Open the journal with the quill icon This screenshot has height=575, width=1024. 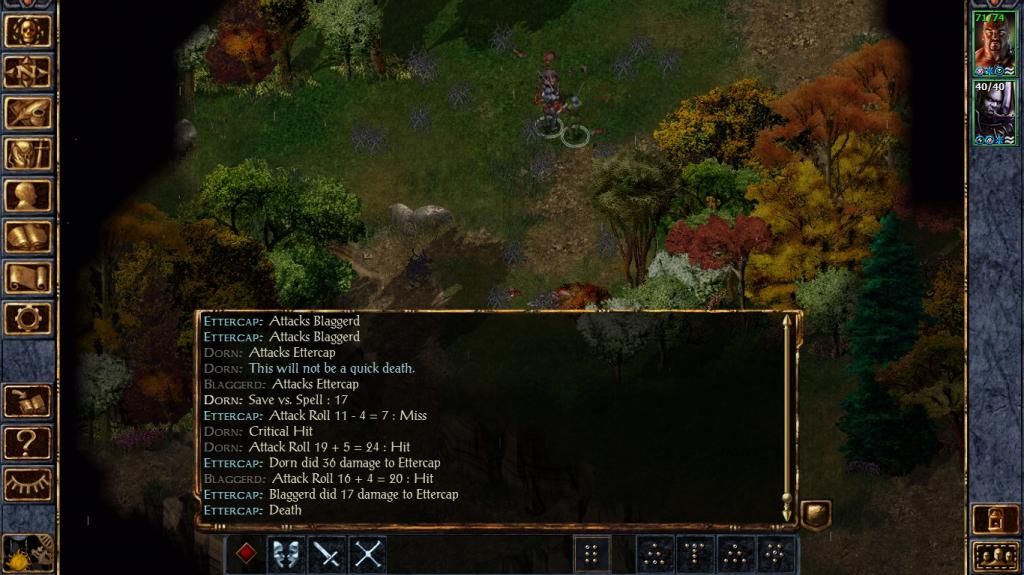click(27, 113)
